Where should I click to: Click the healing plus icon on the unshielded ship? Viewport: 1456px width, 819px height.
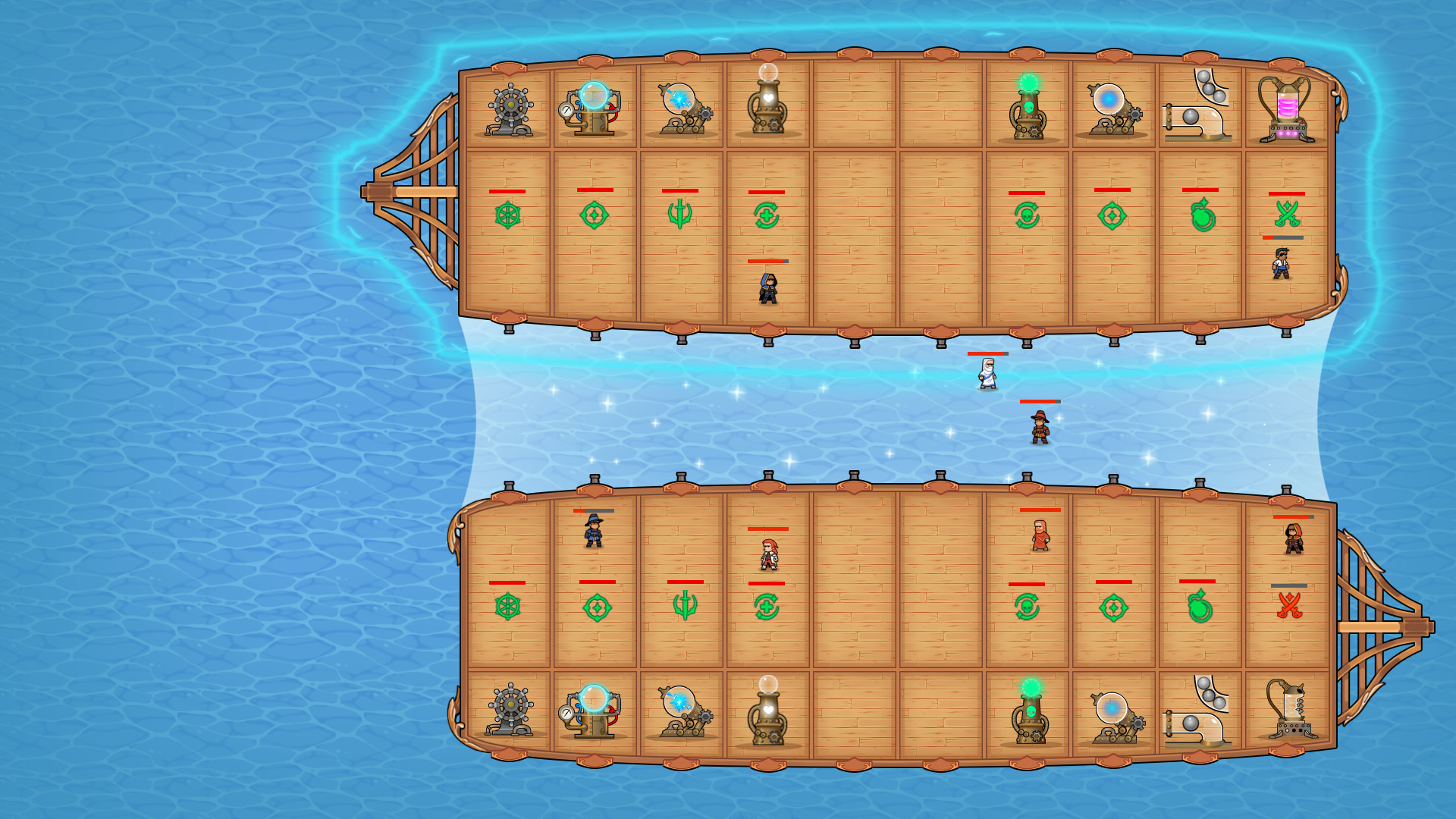[767, 607]
